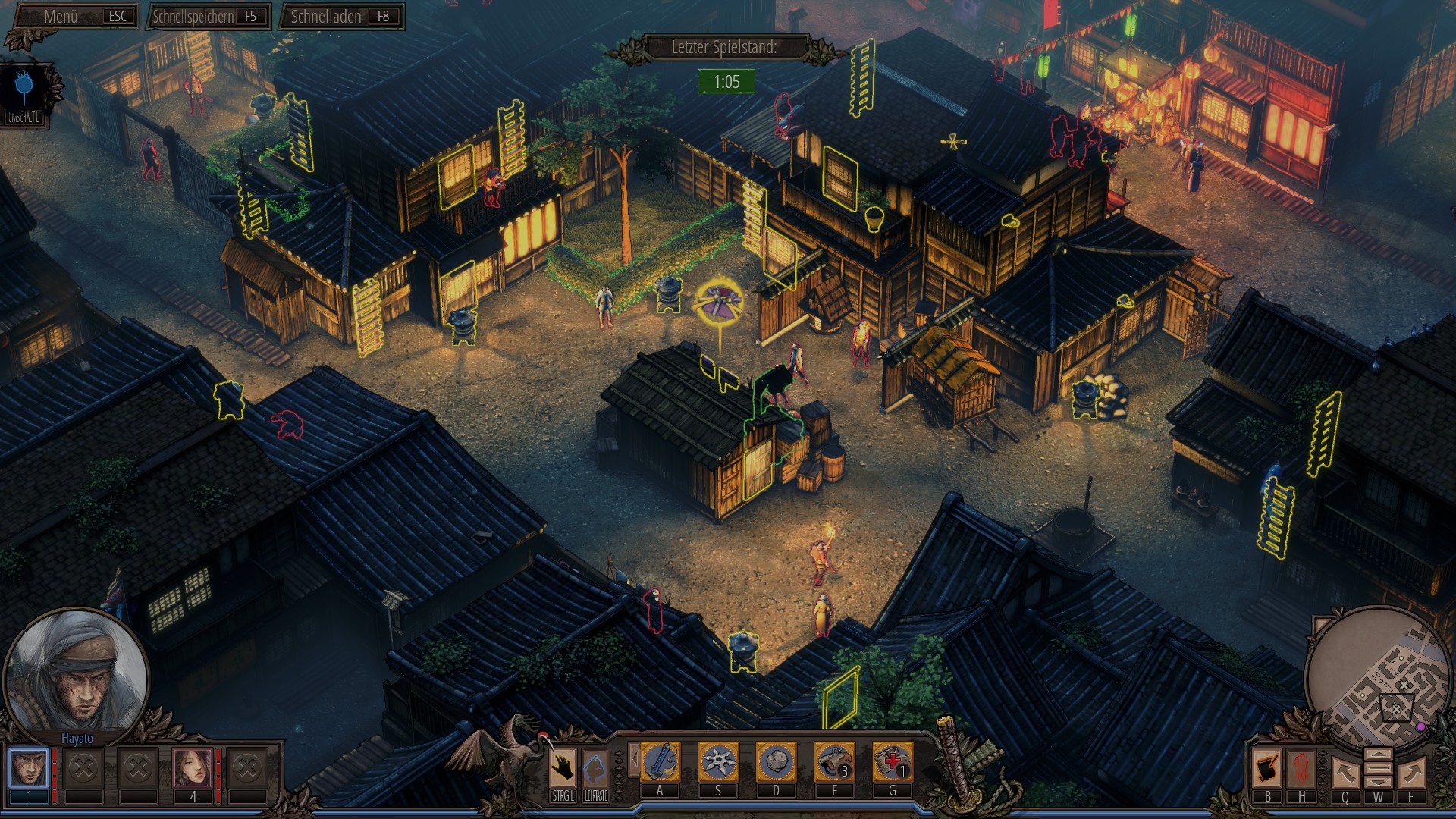Activate the pistol ability
The height and width of the screenshot is (819, 1456).
(x=834, y=762)
